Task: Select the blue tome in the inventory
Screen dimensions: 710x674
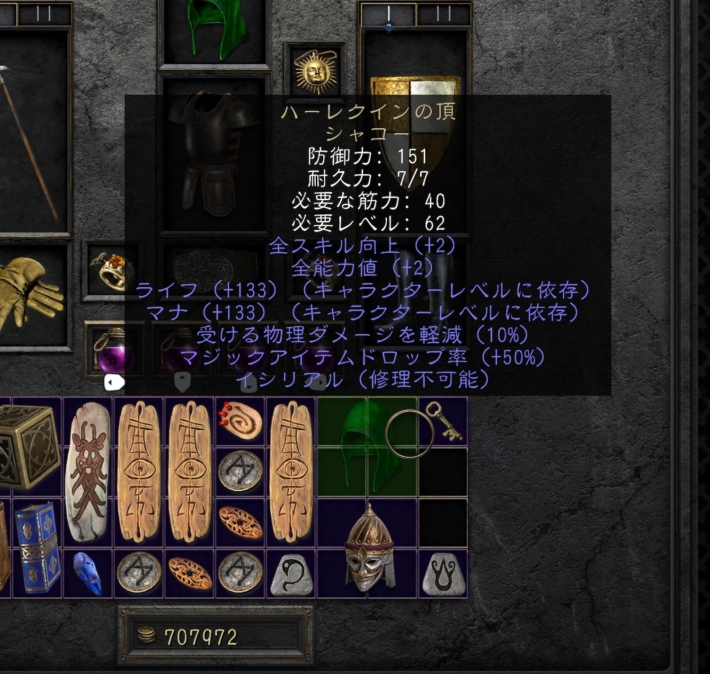Action: pyautogui.click(x=37, y=547)
